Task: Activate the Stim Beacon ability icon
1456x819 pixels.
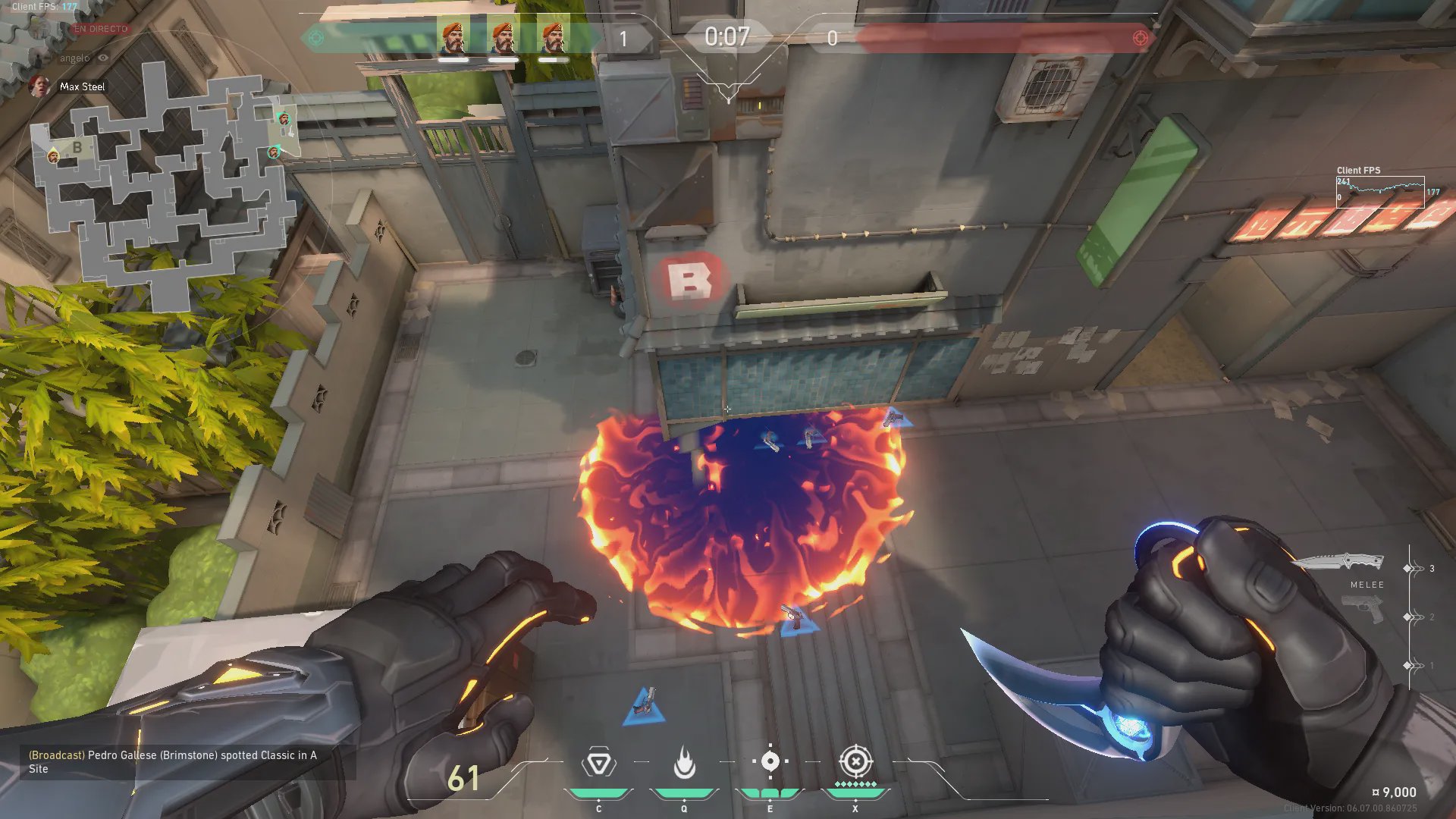Action: coord(598,763)
